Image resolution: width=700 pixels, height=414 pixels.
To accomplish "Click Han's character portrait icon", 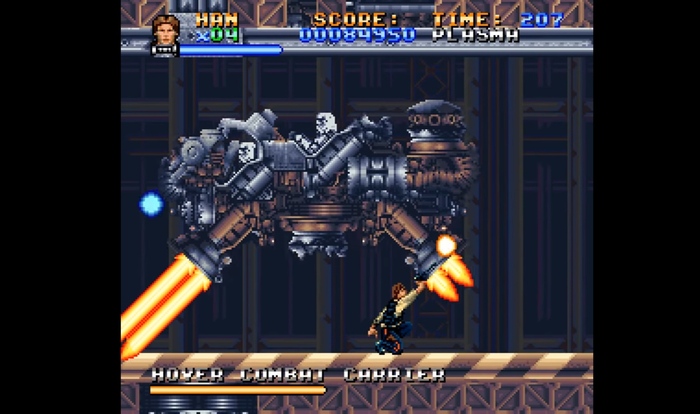I will pyautogui.click(x=166, y=31).
